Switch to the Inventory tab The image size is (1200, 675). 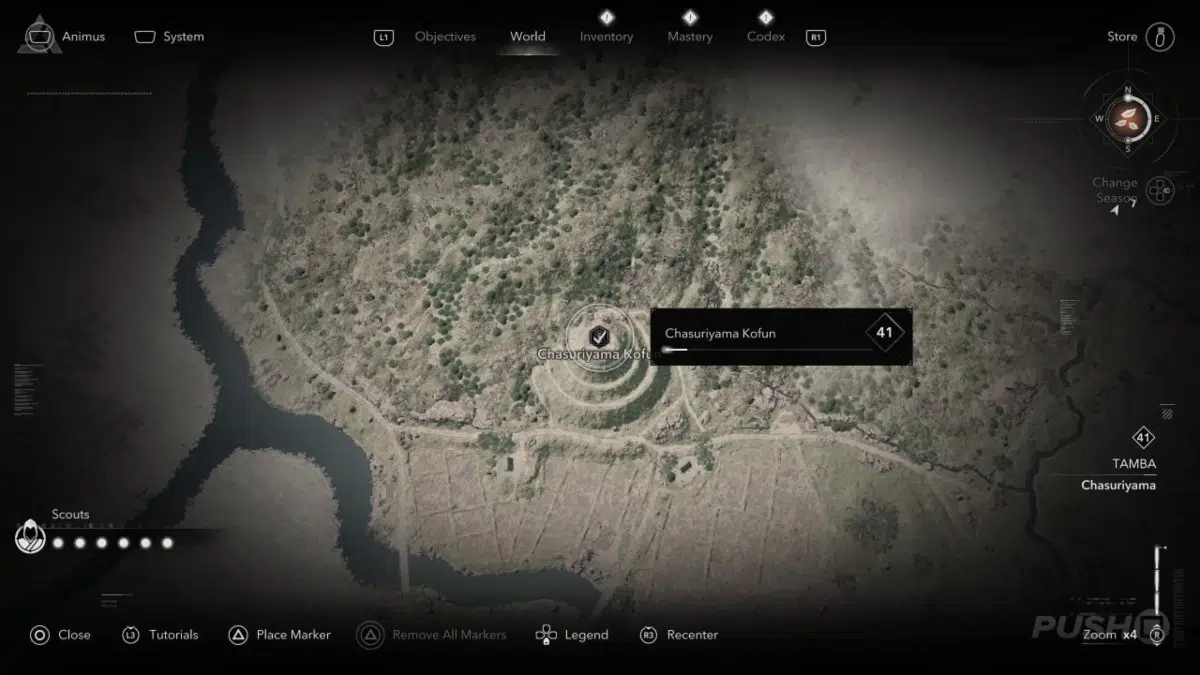click(x=606, y=37)
